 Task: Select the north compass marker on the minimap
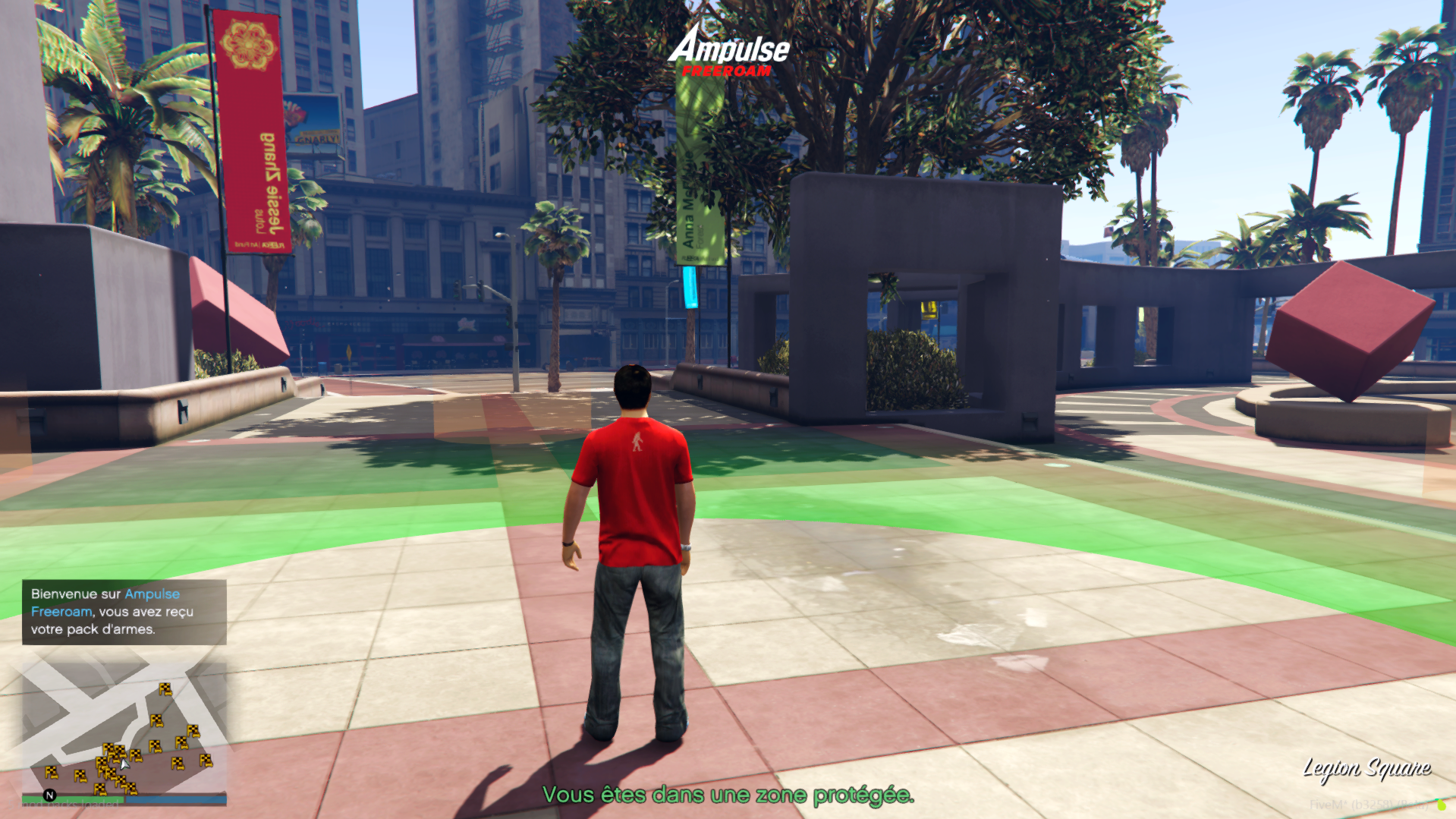pos(50,795)
